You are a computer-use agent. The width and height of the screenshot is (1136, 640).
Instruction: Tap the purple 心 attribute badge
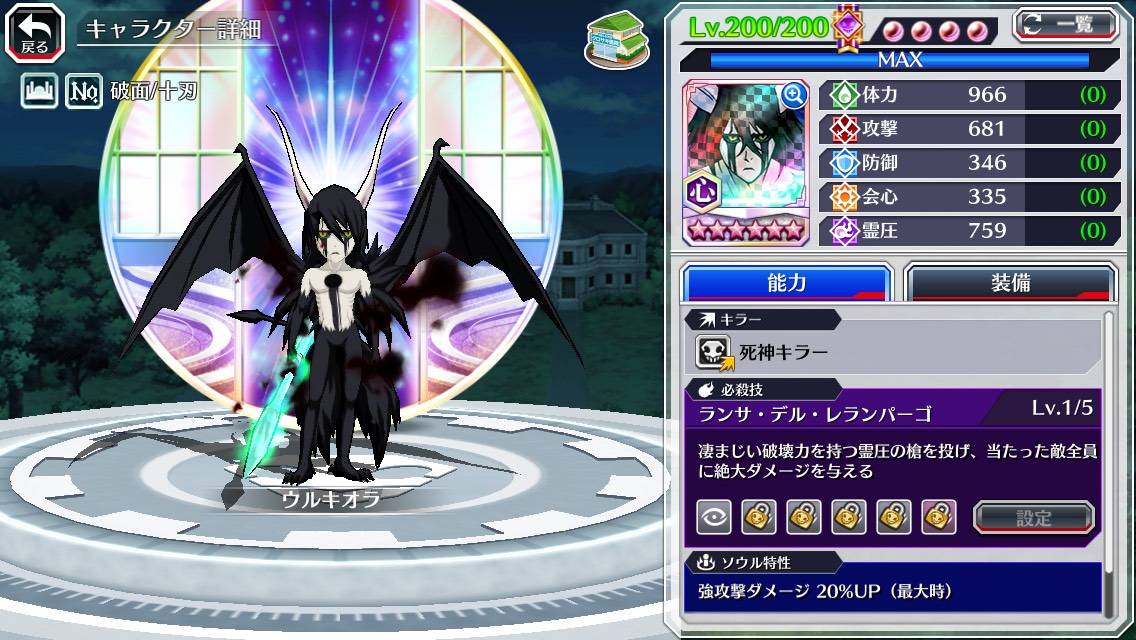pyautogui.click(x=700, y=191)
